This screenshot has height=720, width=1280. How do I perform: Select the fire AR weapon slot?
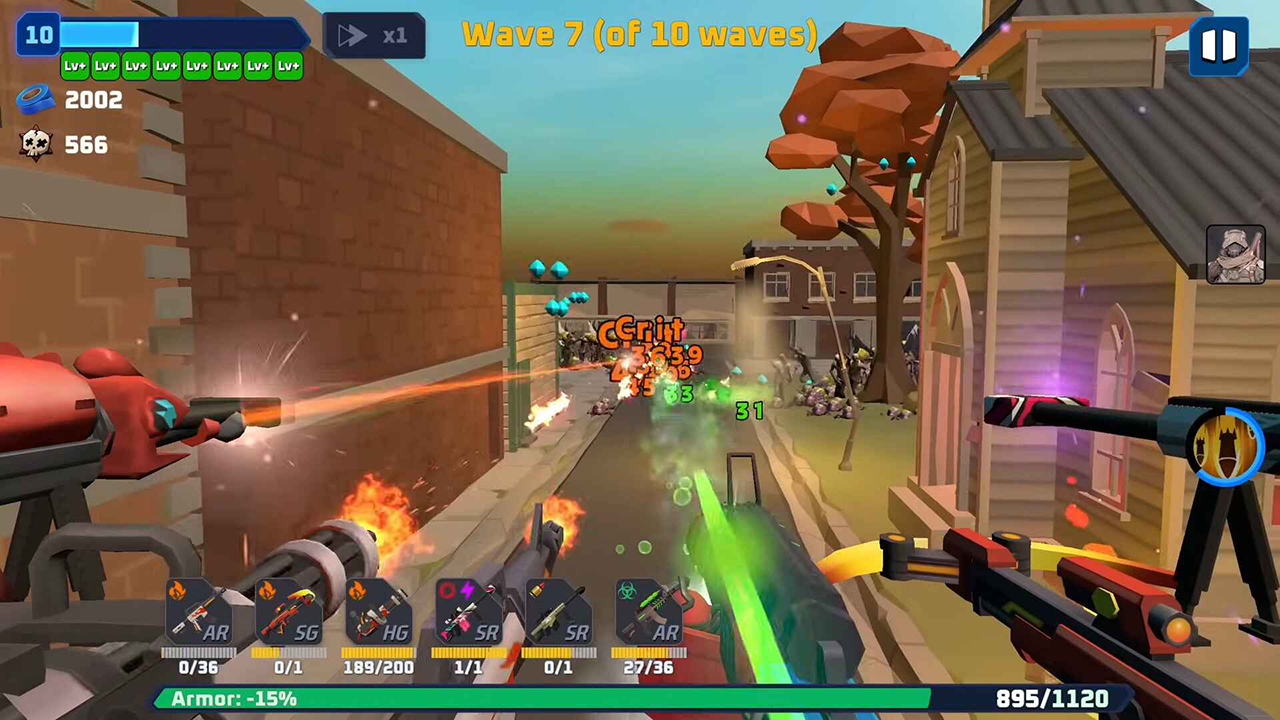pyautogui.click(x=198, y=612)
